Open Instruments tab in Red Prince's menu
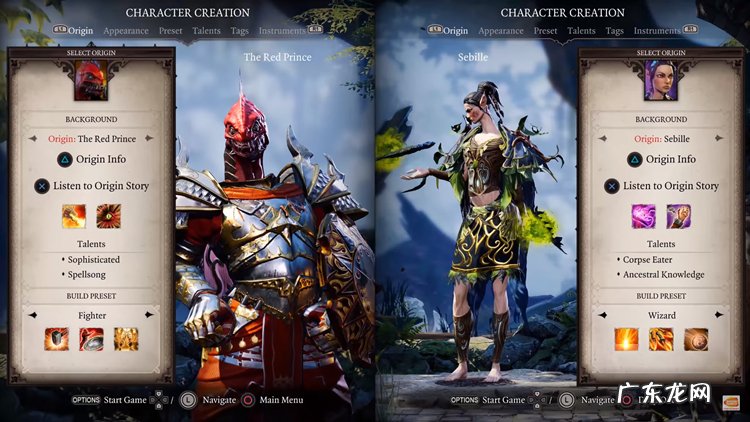 click(x=280, y=31)
